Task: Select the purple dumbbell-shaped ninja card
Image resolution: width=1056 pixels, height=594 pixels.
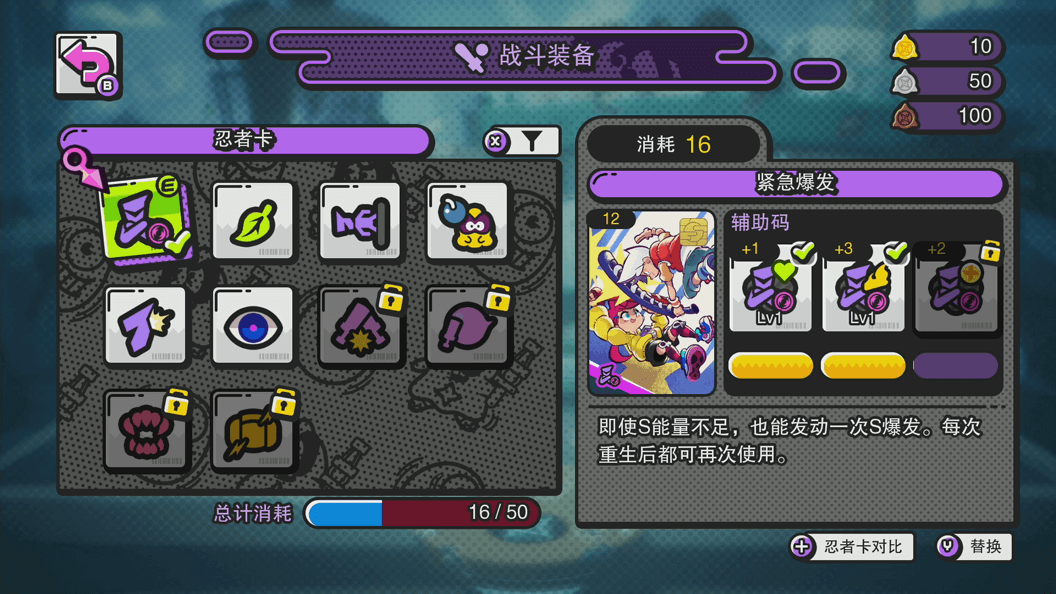Action: [360, 221]
